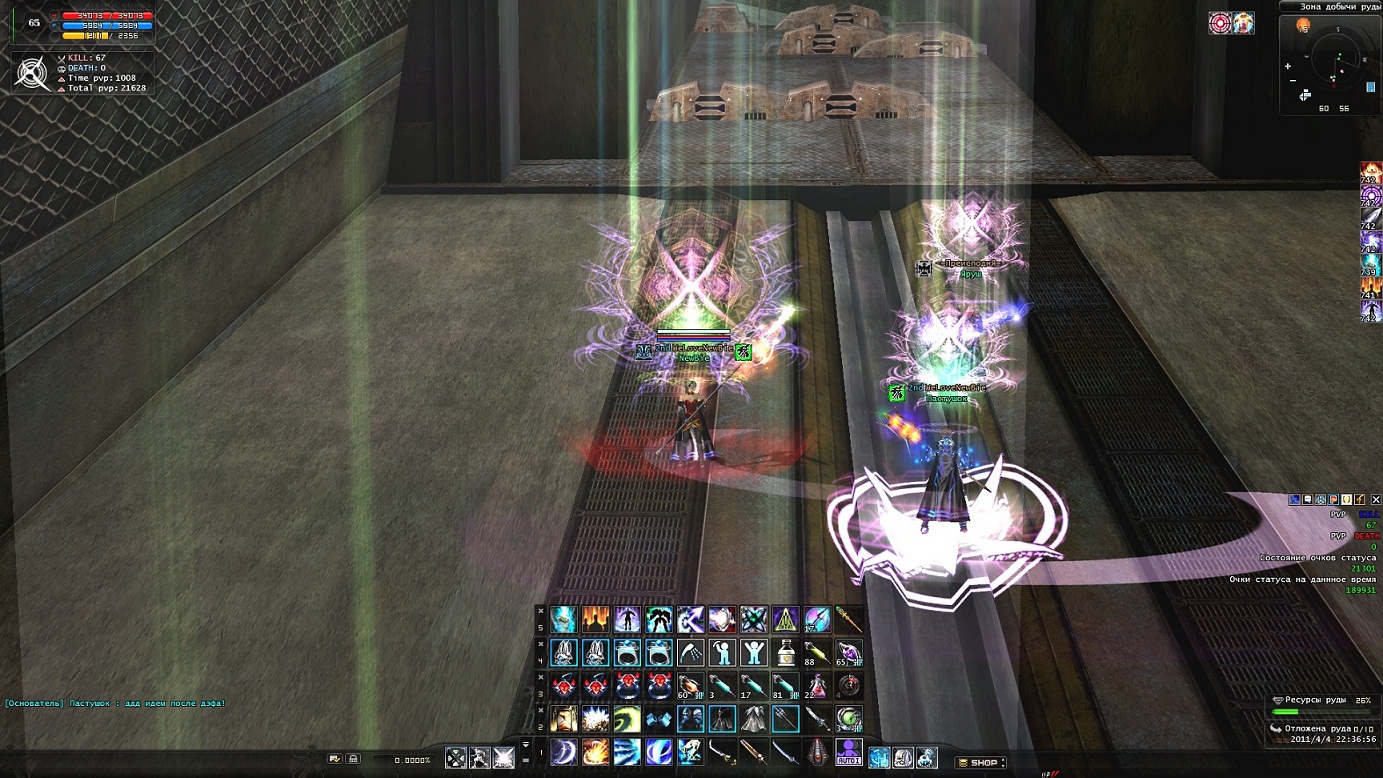Activate the crescent slash skill in row 1
Viewport: 1383px width, 778px height.
click(x=564, y=751)
